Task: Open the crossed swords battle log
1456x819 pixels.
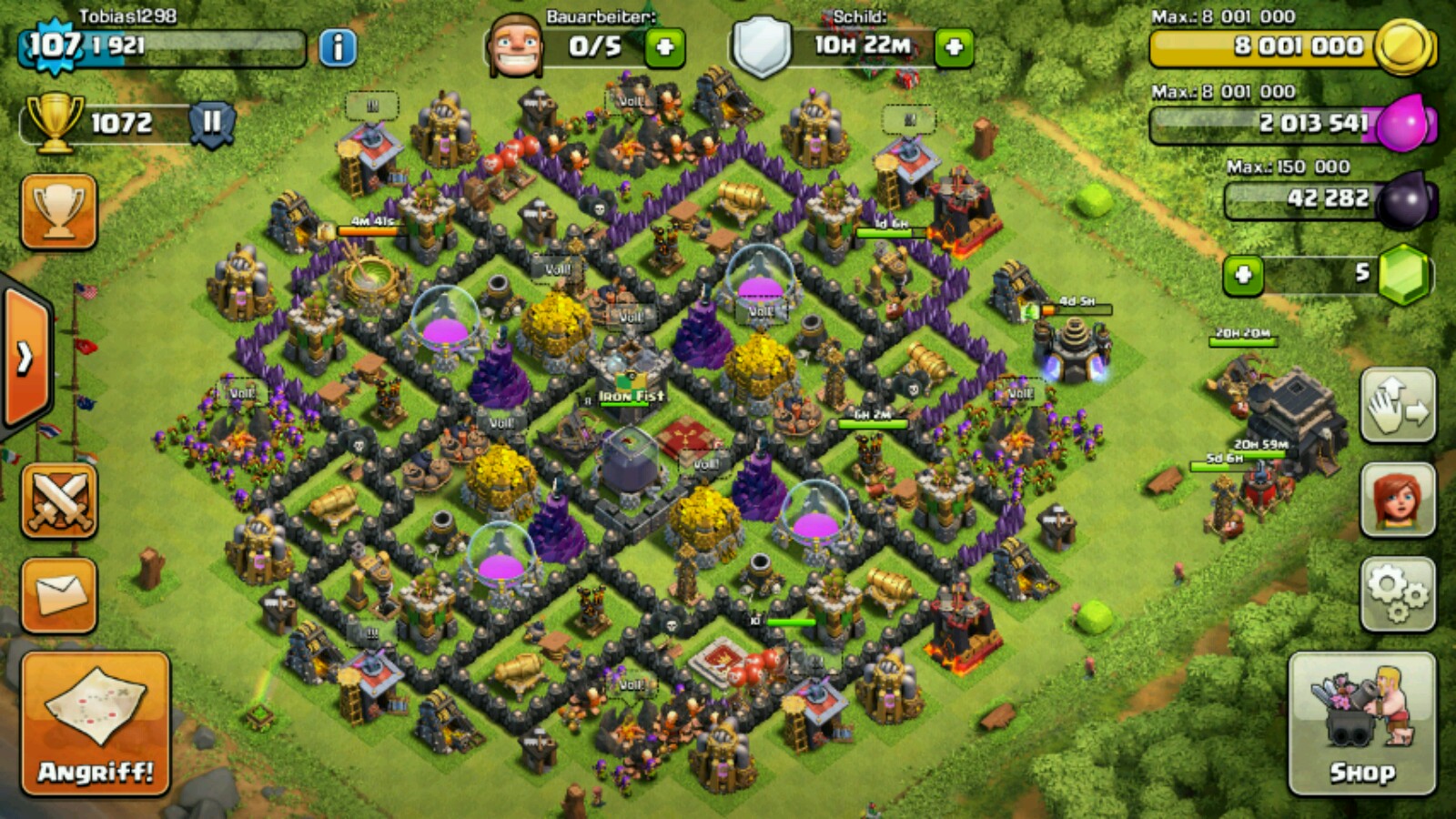Action: click(59, 500)
